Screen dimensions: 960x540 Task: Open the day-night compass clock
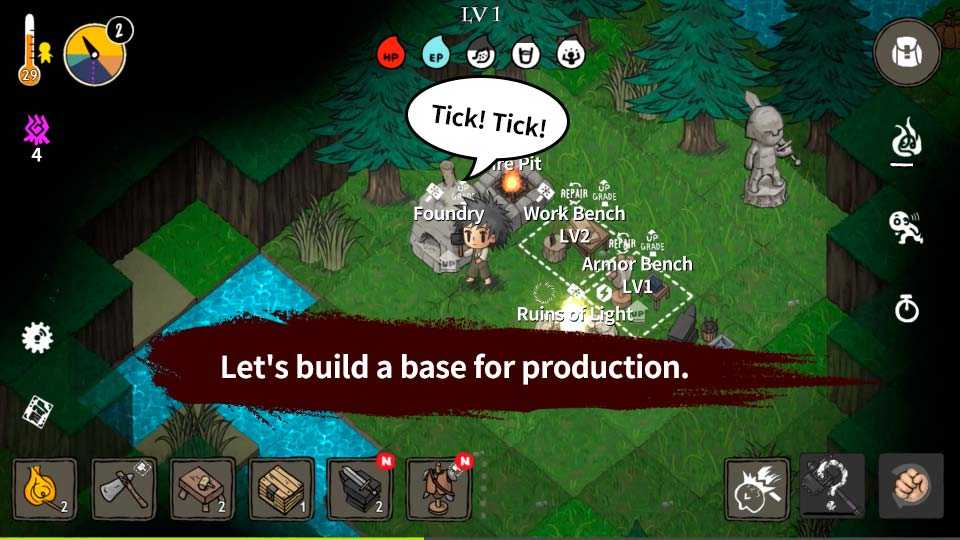point(94,54)
